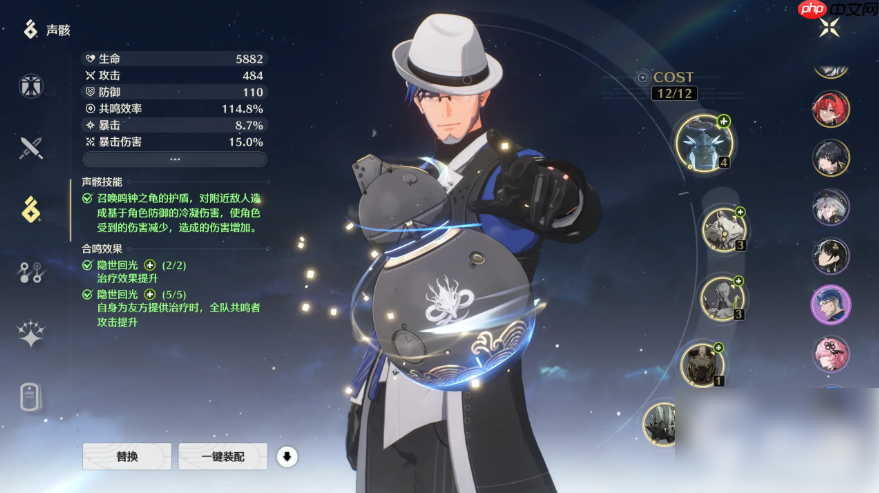The height and width of the screenshot is (493, 879).
Task: Open the character overview tab (figure icon)
Action: (31, 86)
